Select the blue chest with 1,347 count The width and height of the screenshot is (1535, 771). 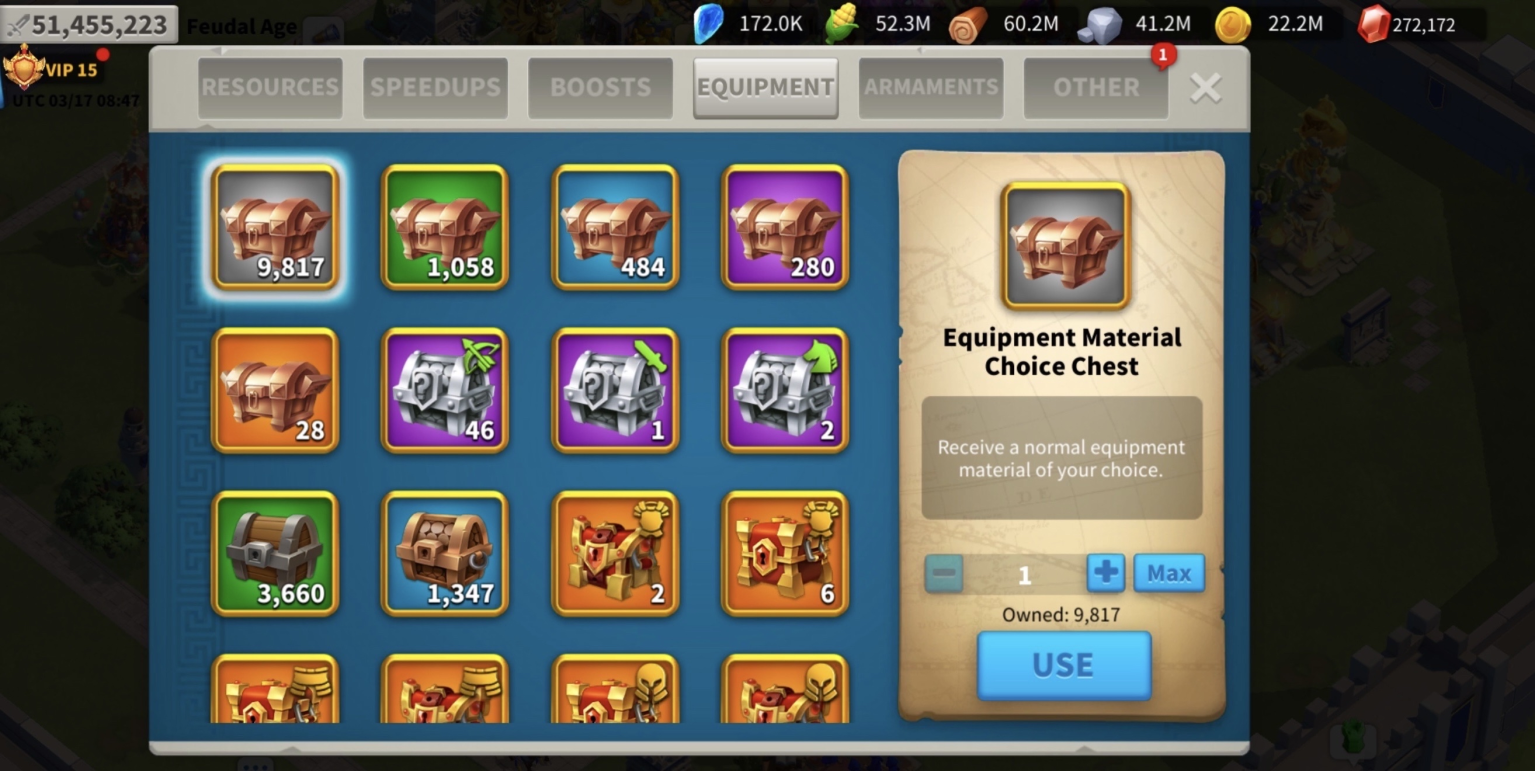[445, 553]
